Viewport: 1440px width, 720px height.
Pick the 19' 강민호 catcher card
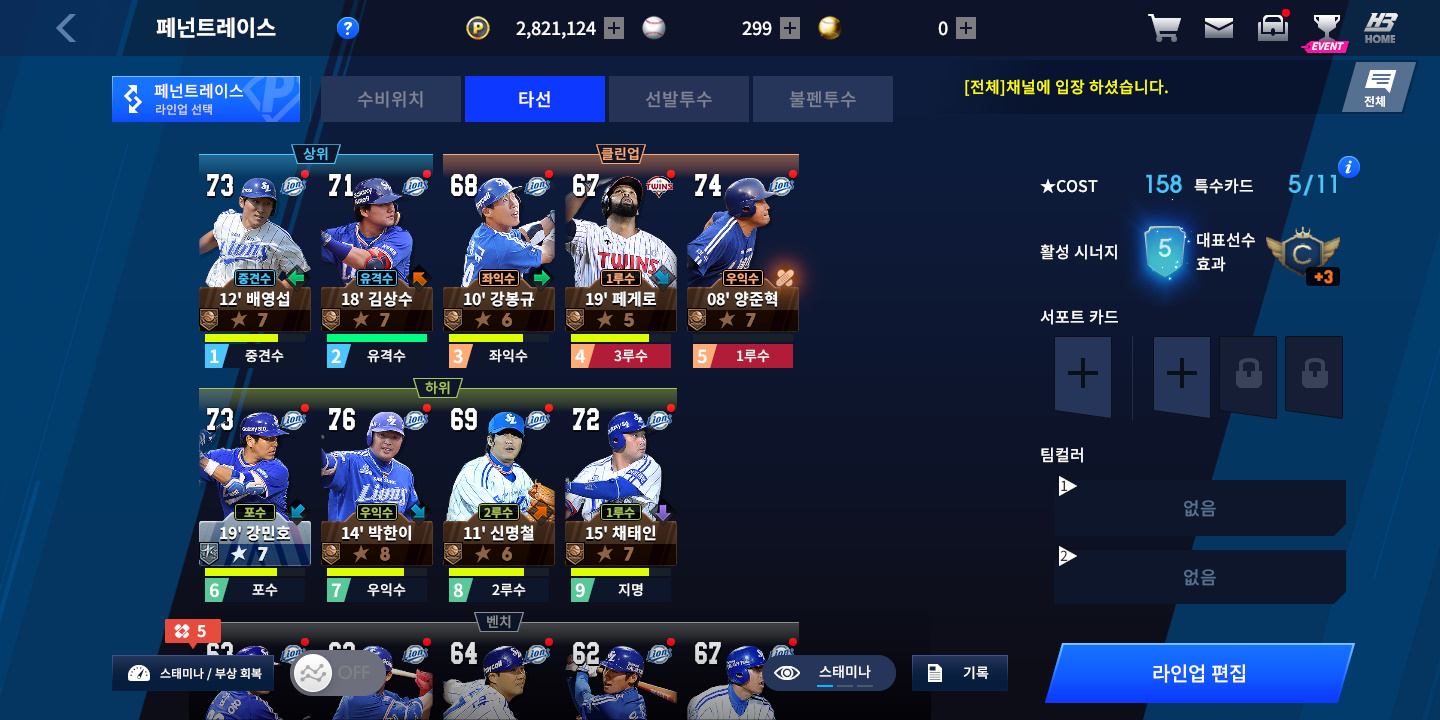[x=255, y=484]
